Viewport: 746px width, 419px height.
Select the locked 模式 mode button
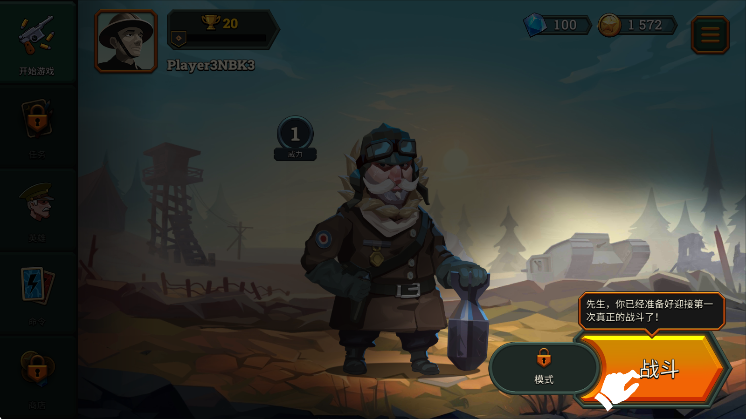tap(543, 367)
